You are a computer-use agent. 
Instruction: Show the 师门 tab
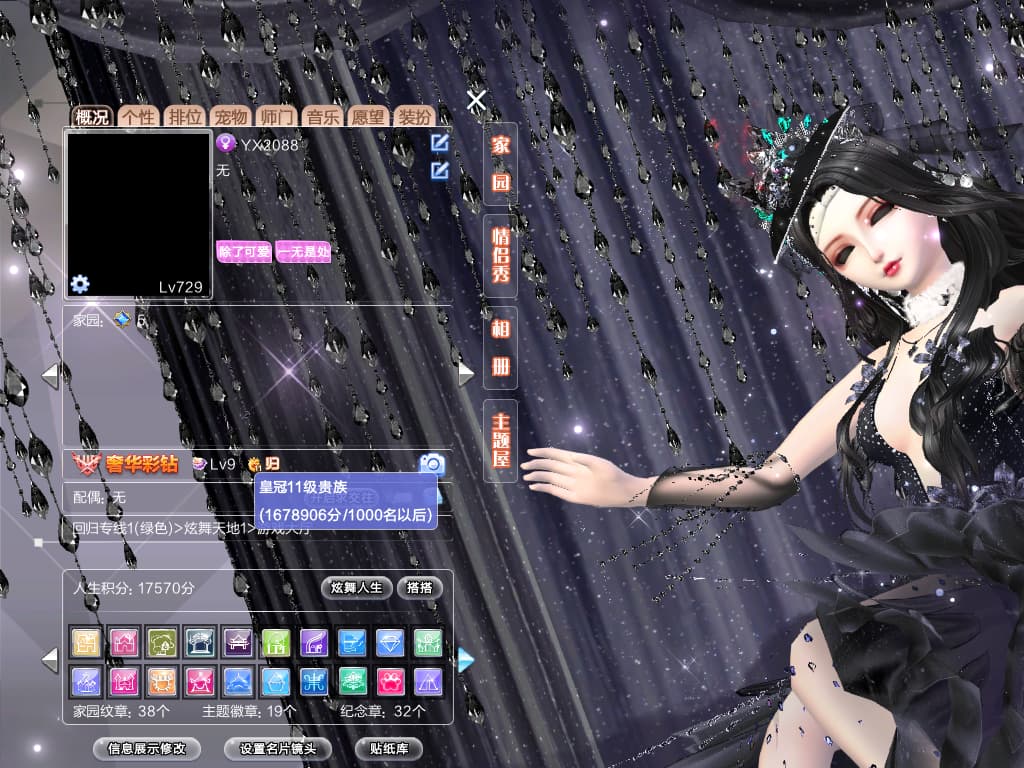(x=277, y=116)
